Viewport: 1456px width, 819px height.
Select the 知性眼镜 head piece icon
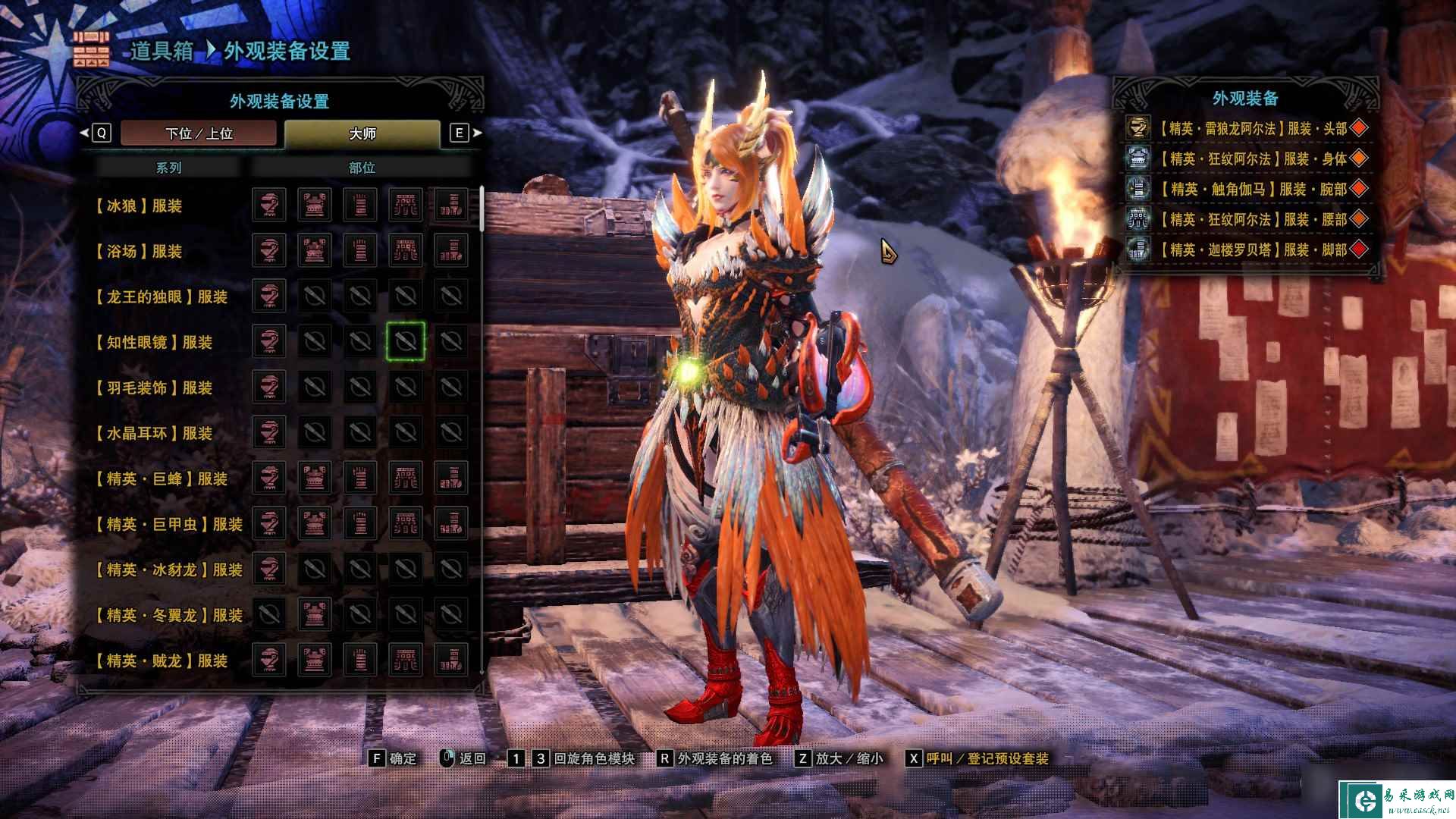[269, 341]
